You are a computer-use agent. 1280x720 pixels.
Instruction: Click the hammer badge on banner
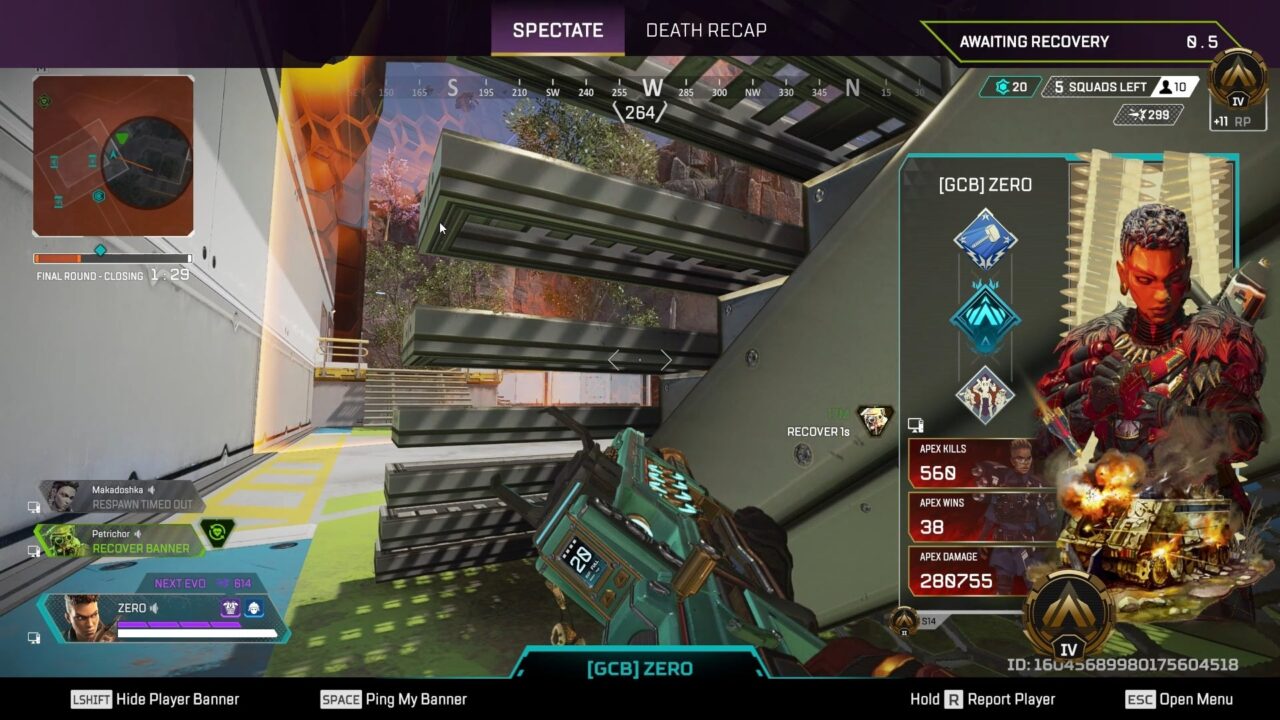[x=985, y=240]
